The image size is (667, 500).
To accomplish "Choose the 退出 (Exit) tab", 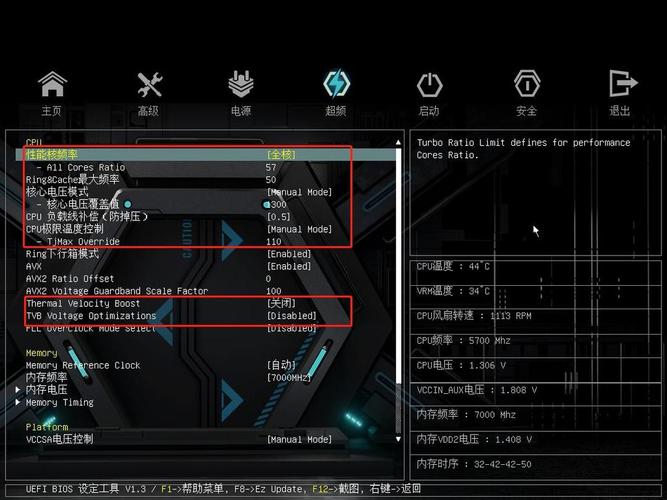I will pyautogui.click(x=621, y=93).
